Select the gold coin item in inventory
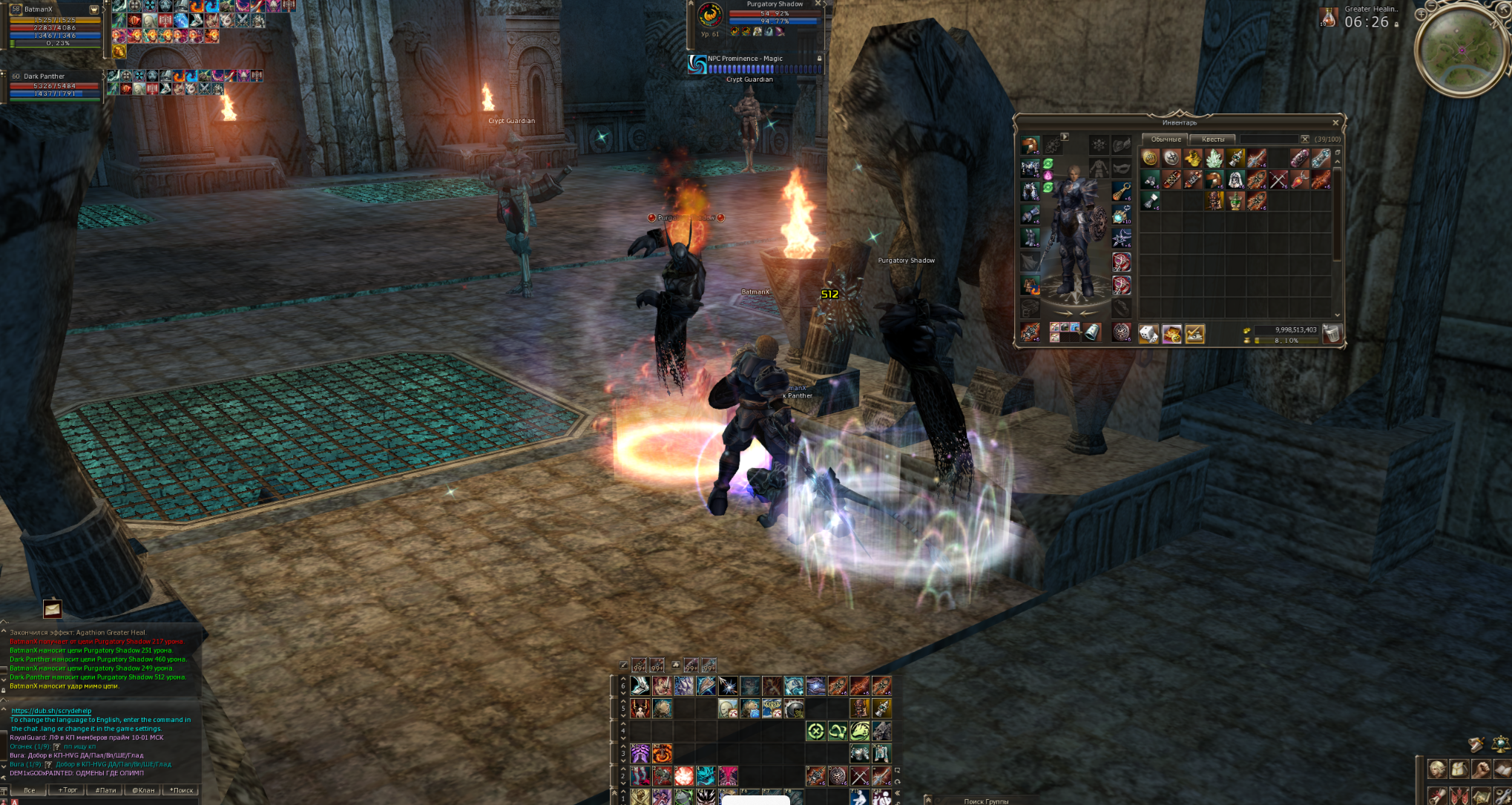Screen dimensions: 1512x805 1150,158
